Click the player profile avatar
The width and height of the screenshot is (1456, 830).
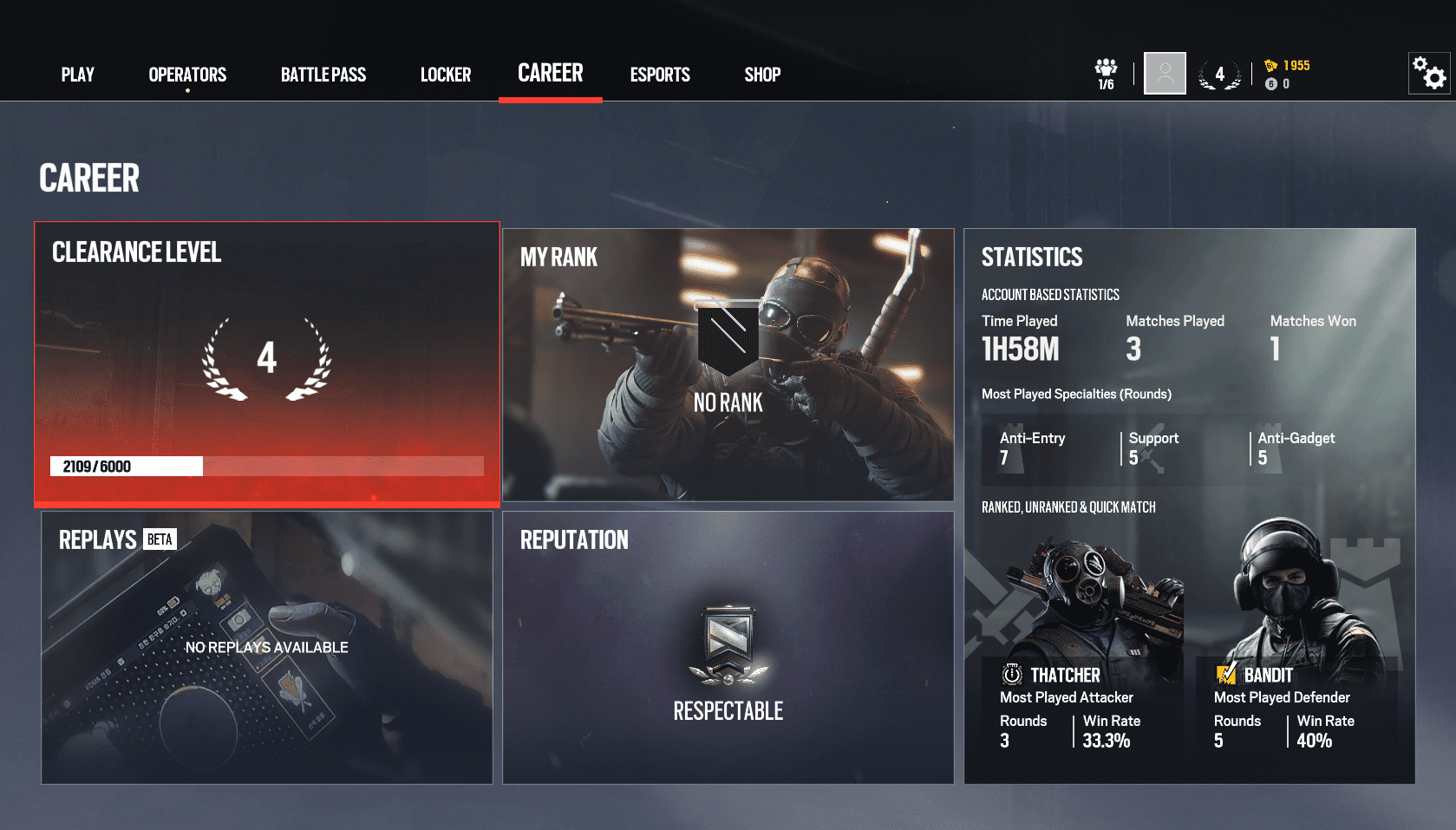pyautogui.click(x=1165, y=74)
